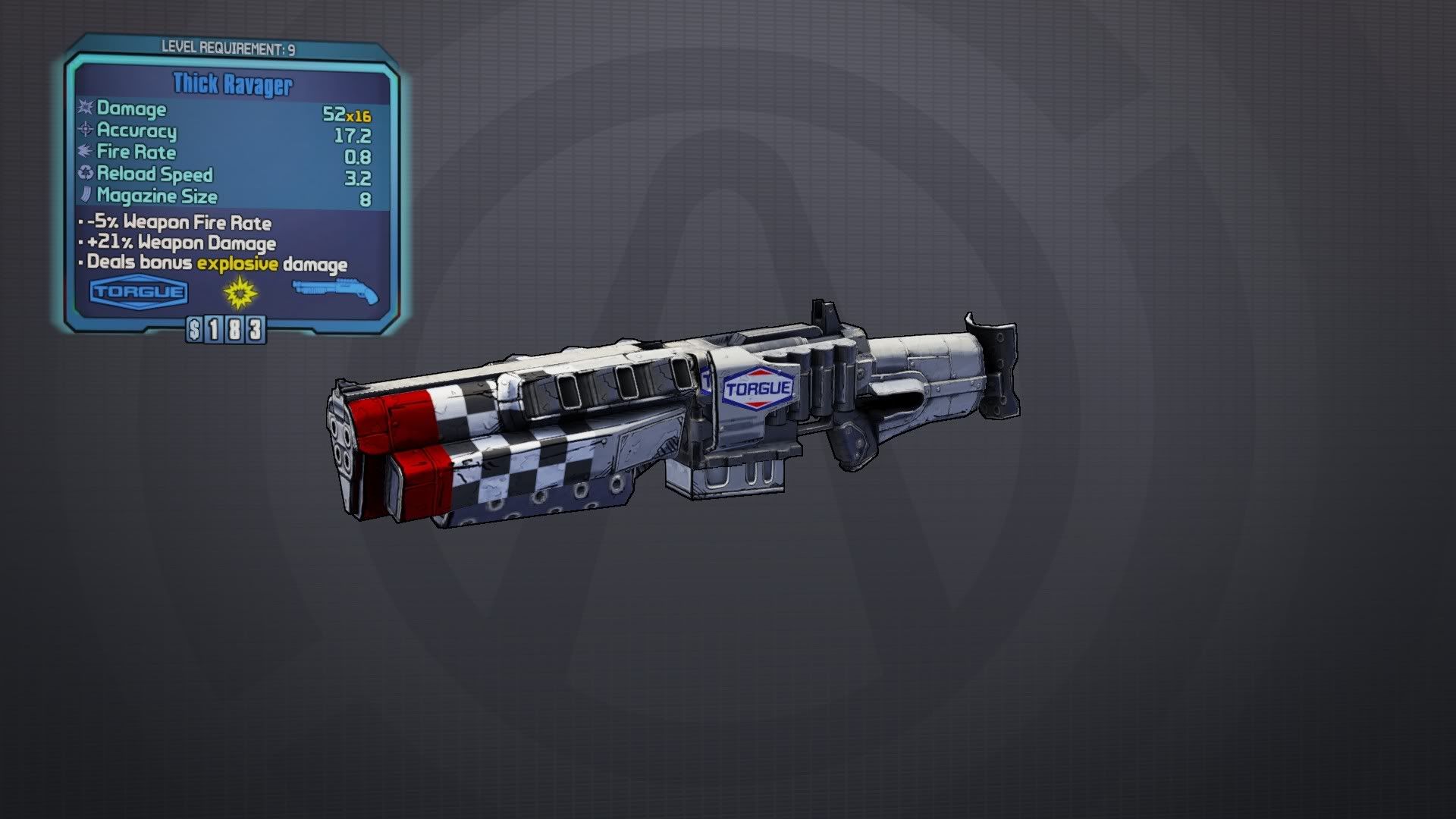1456x819 pixels.
Task: Click the Torgue manufacturer badge on the item card
Action: pos(139,292)
